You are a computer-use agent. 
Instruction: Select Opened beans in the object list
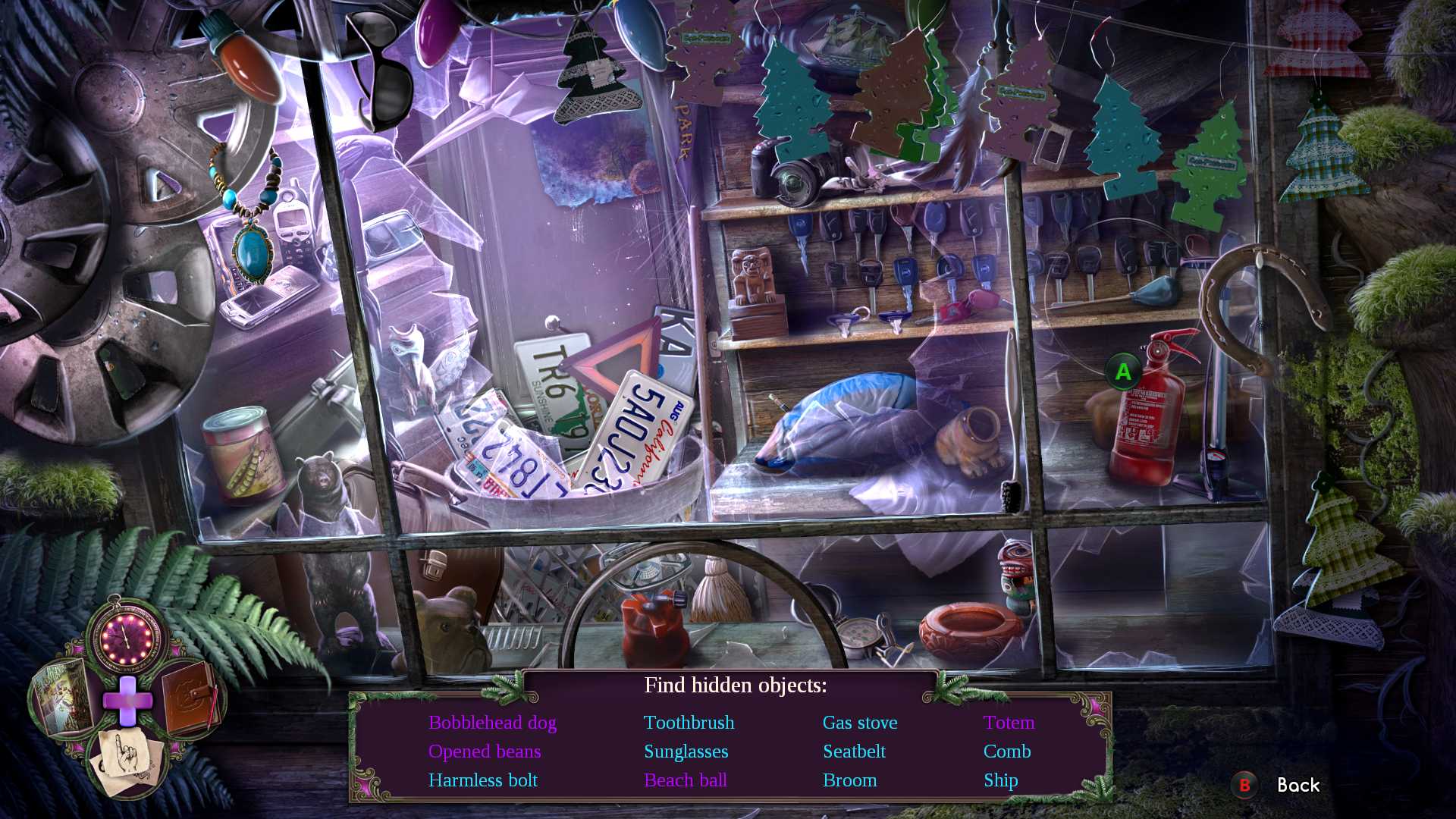tap(485, 752)
